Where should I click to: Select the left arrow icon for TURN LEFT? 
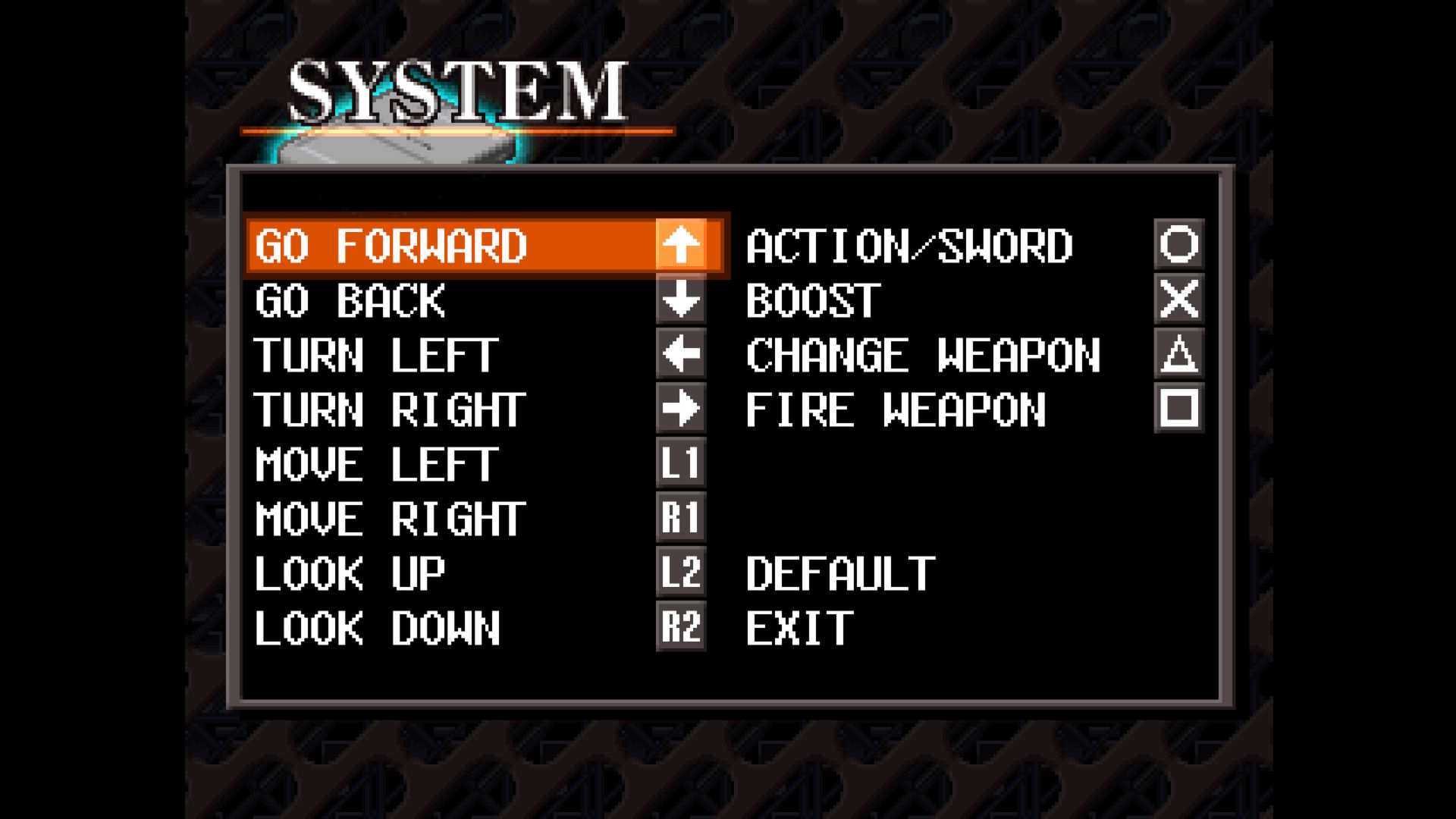pos(681,355)
